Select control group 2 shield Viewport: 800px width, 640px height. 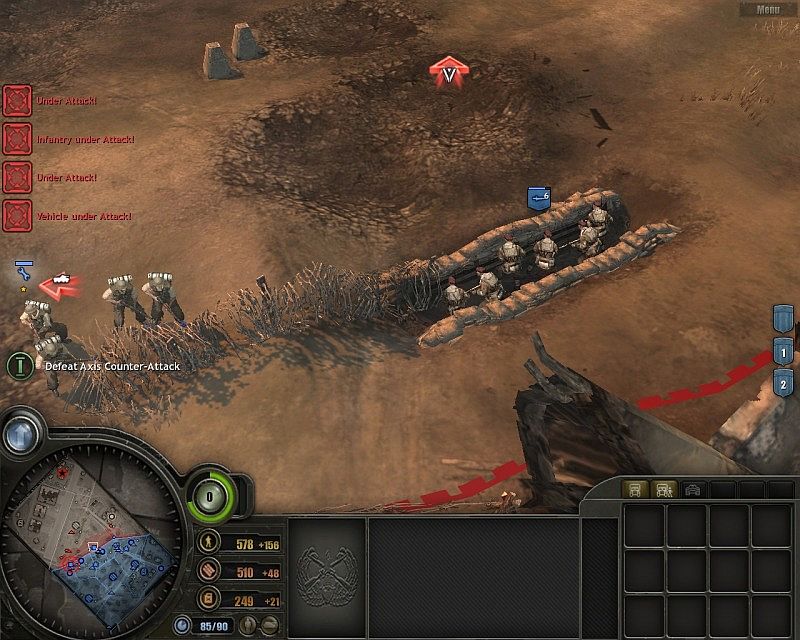tap(783, 383)
